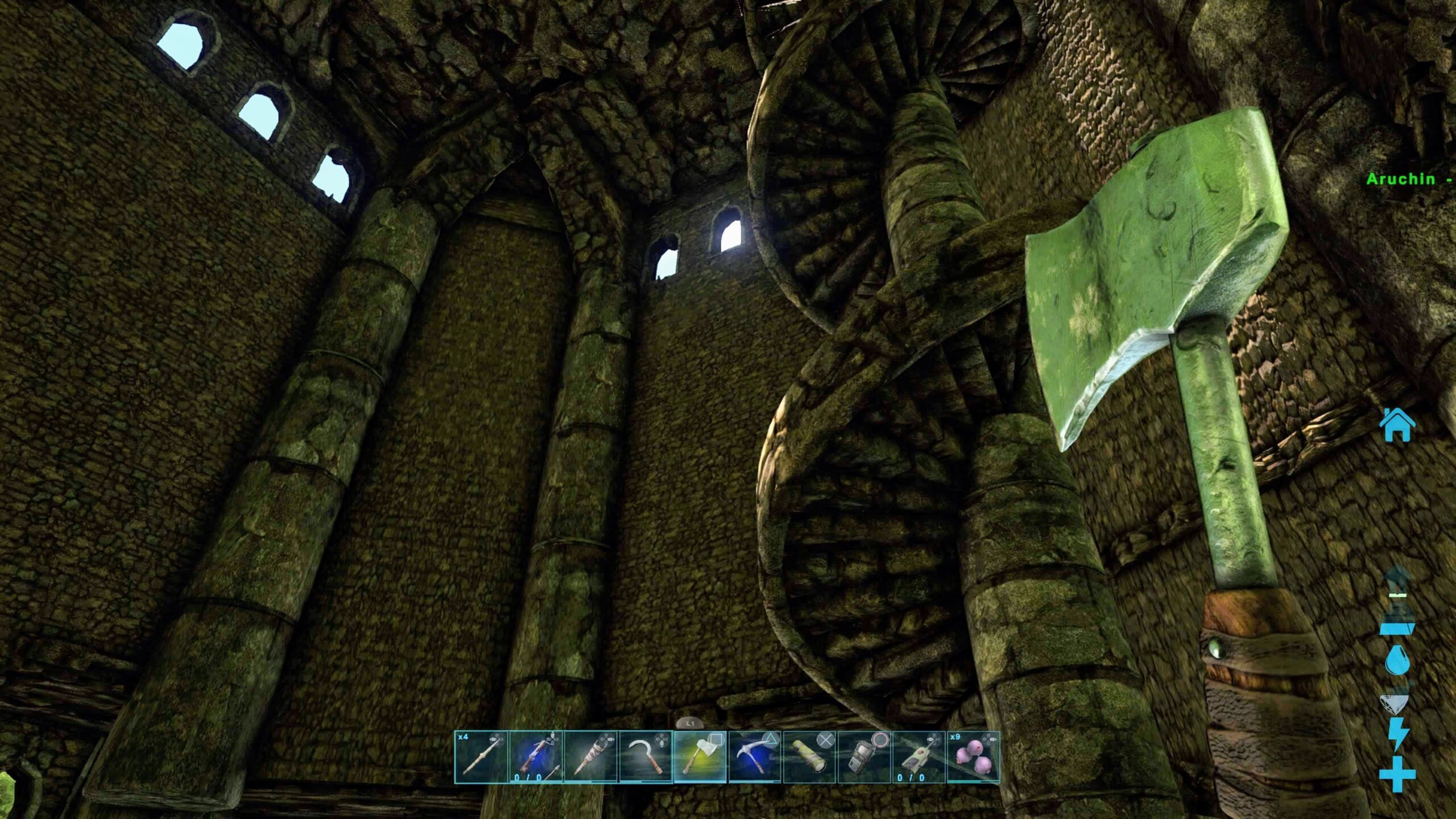Screen dimensions: 1456x819
Task: Use the pink berries stack slot
Action: point(973,757)
